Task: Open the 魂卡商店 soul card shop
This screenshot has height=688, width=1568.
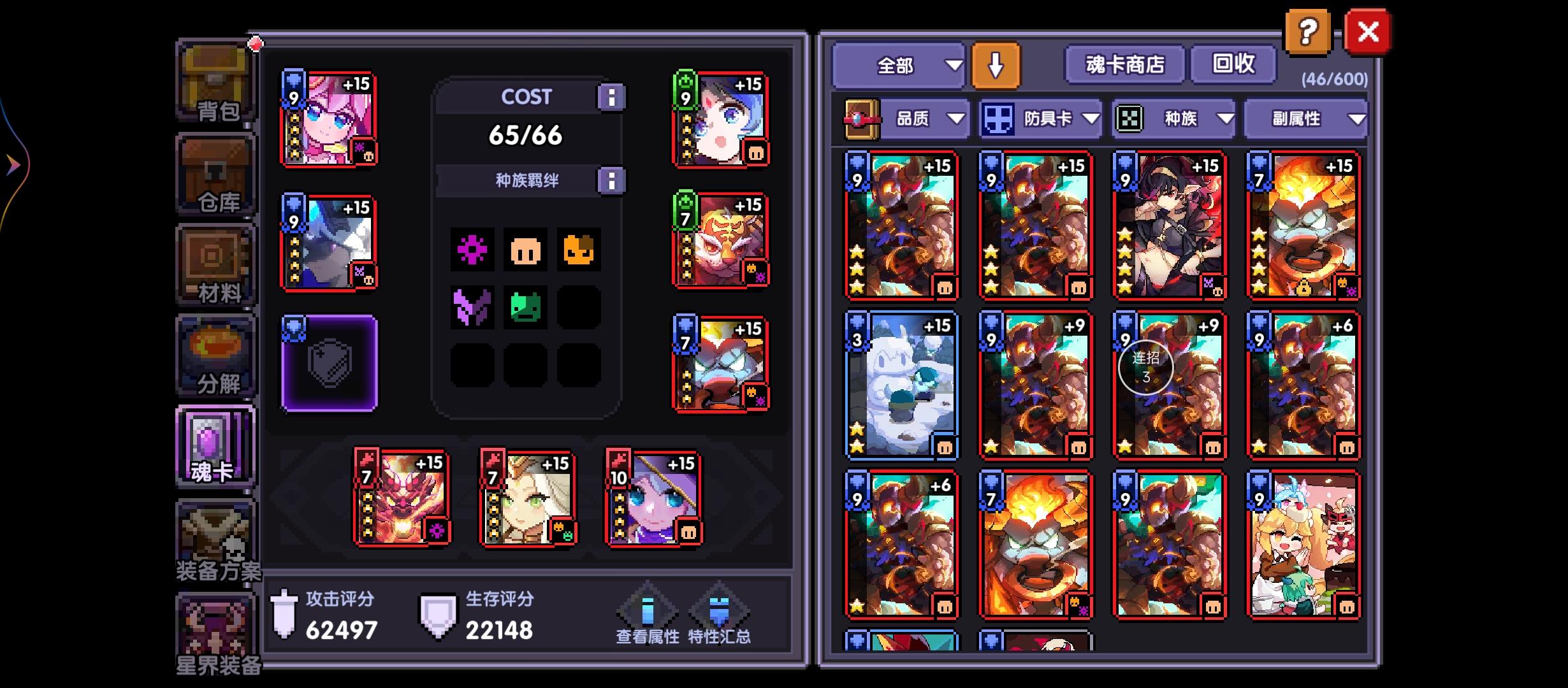Action: (x=1125, y=64)
